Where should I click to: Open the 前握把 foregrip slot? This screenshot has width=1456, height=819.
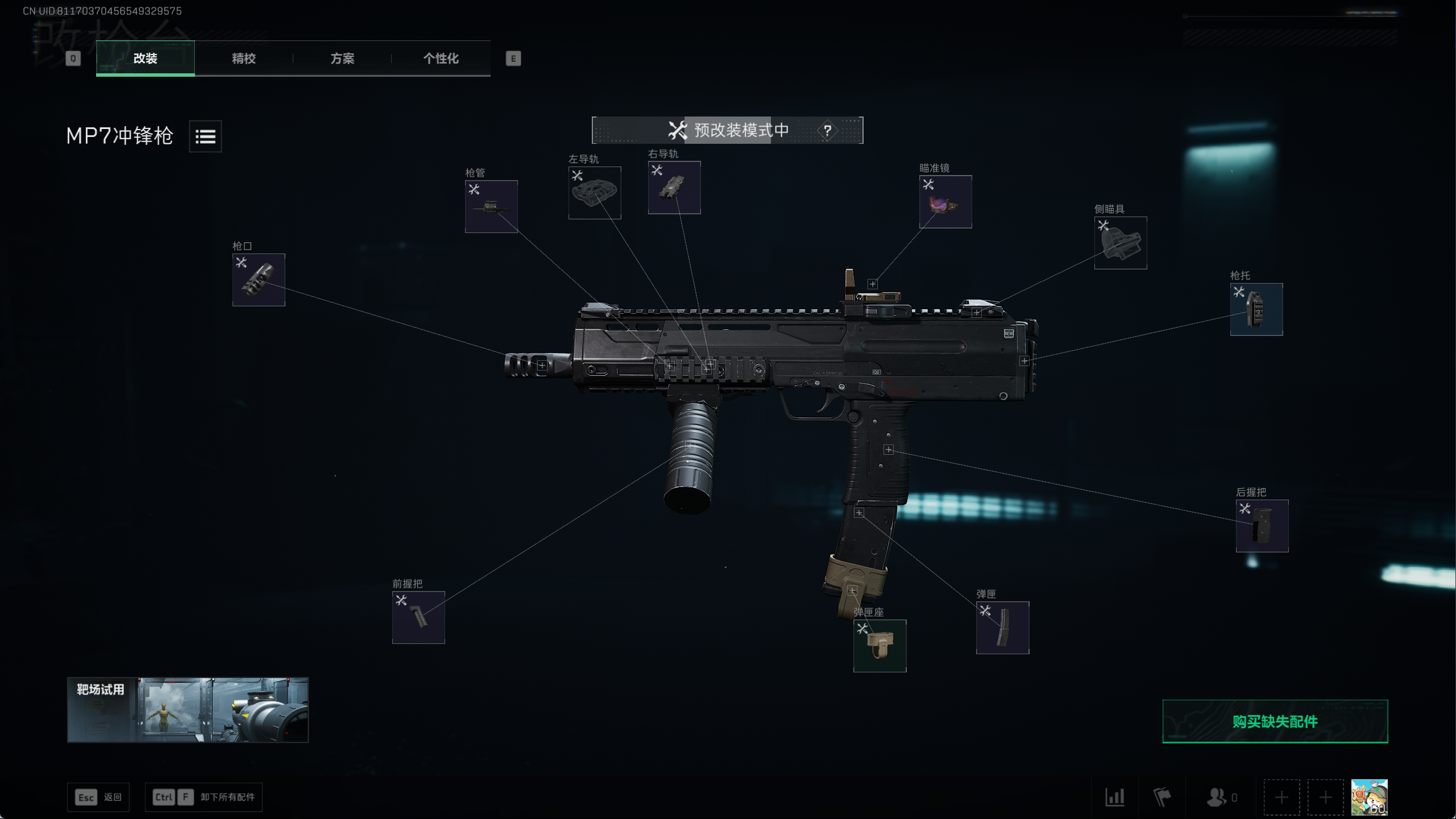click(x=418, y=617)
